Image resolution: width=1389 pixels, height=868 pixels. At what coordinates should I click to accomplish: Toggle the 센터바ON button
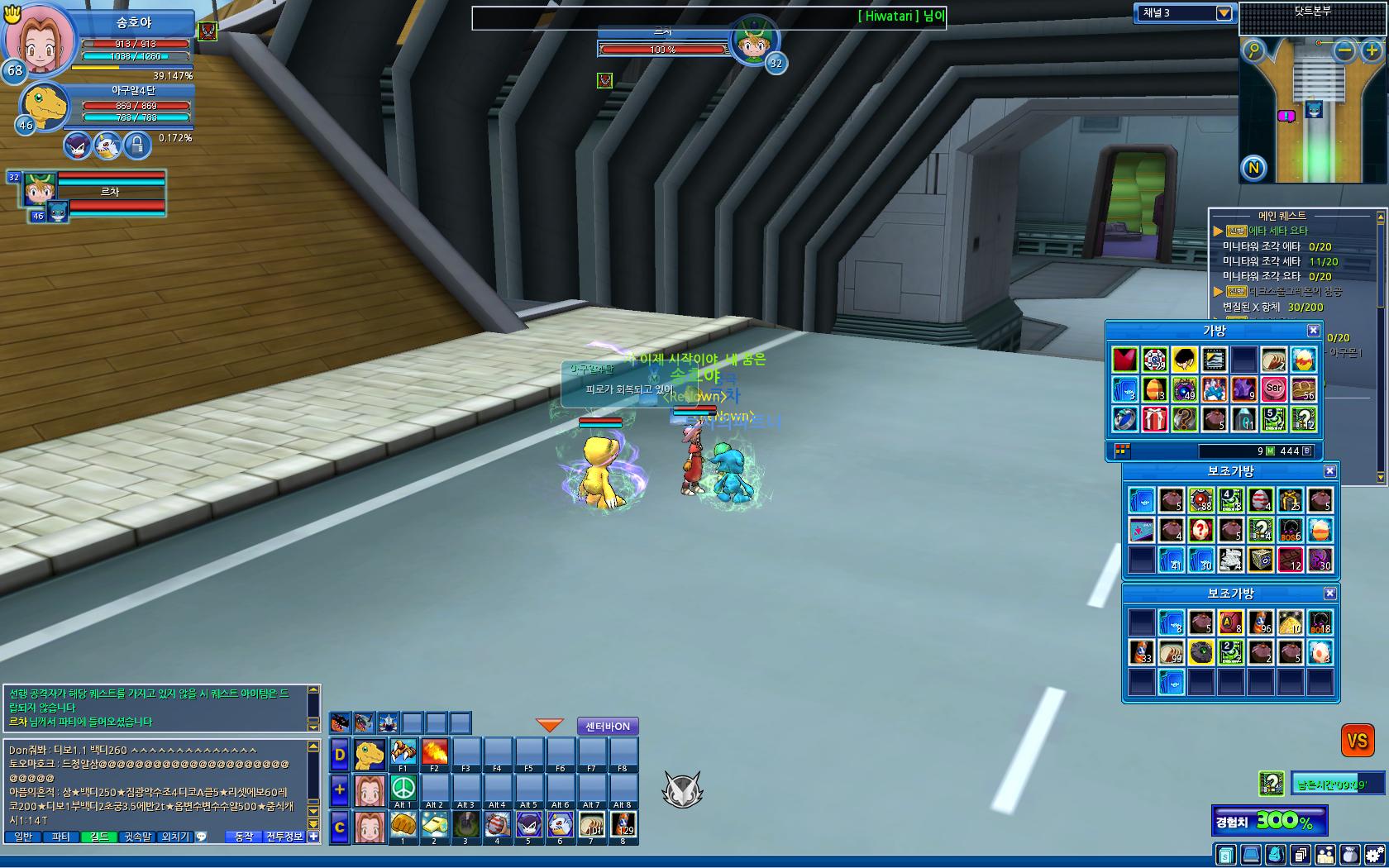[608, 727]
